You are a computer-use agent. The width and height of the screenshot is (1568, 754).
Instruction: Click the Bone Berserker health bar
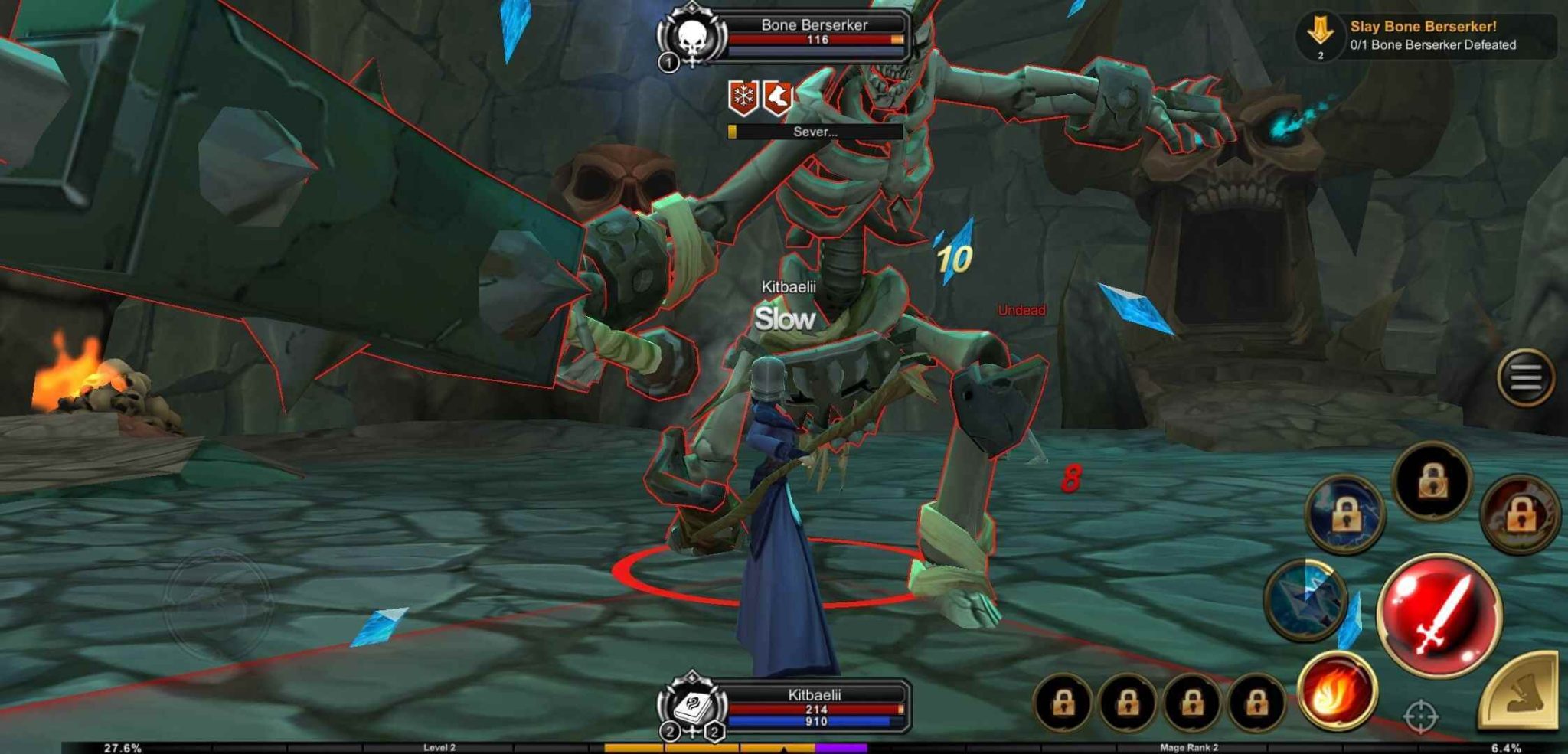coord(815,39)
